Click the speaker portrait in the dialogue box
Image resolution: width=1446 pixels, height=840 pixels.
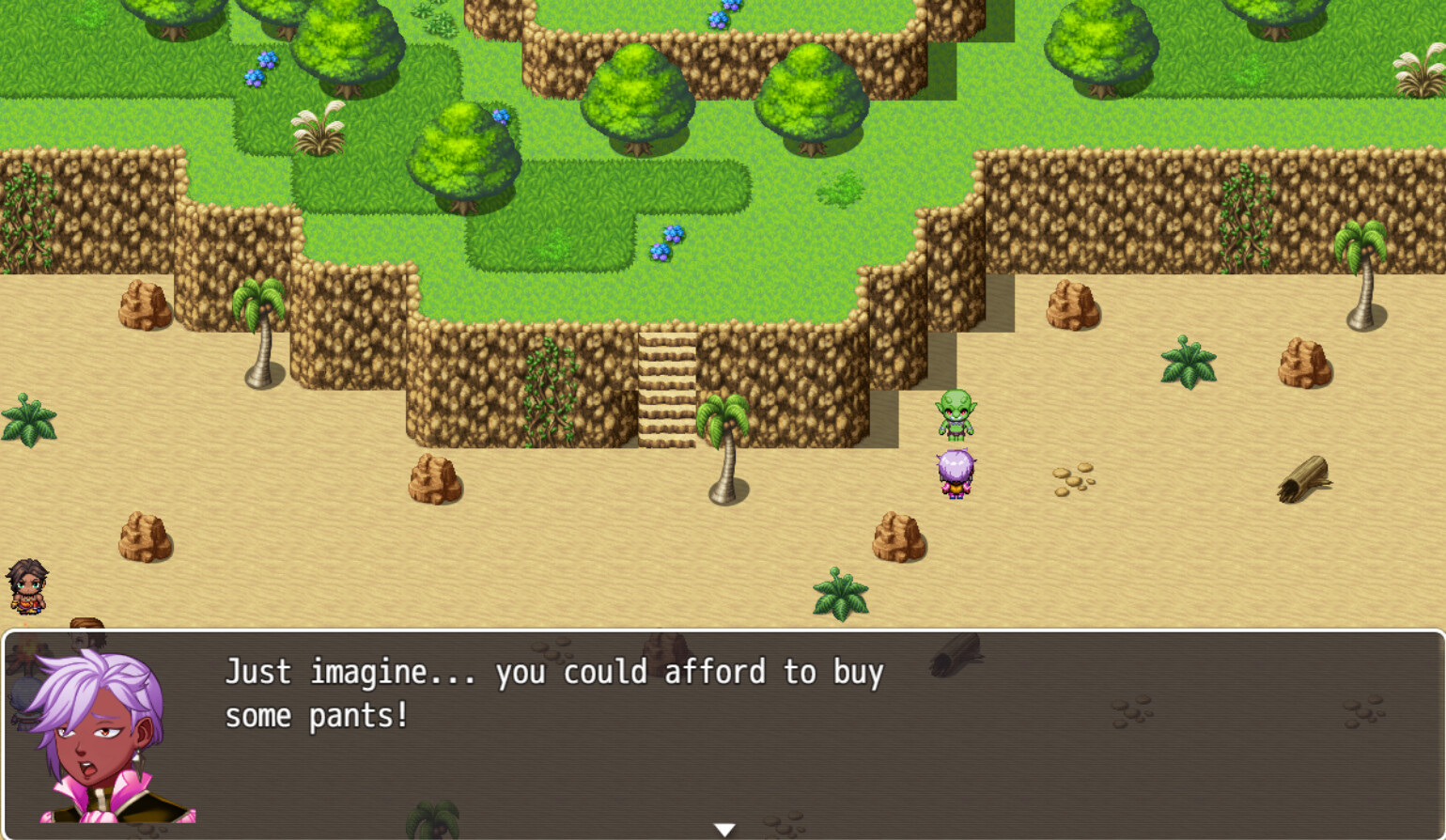pos(103,742)
